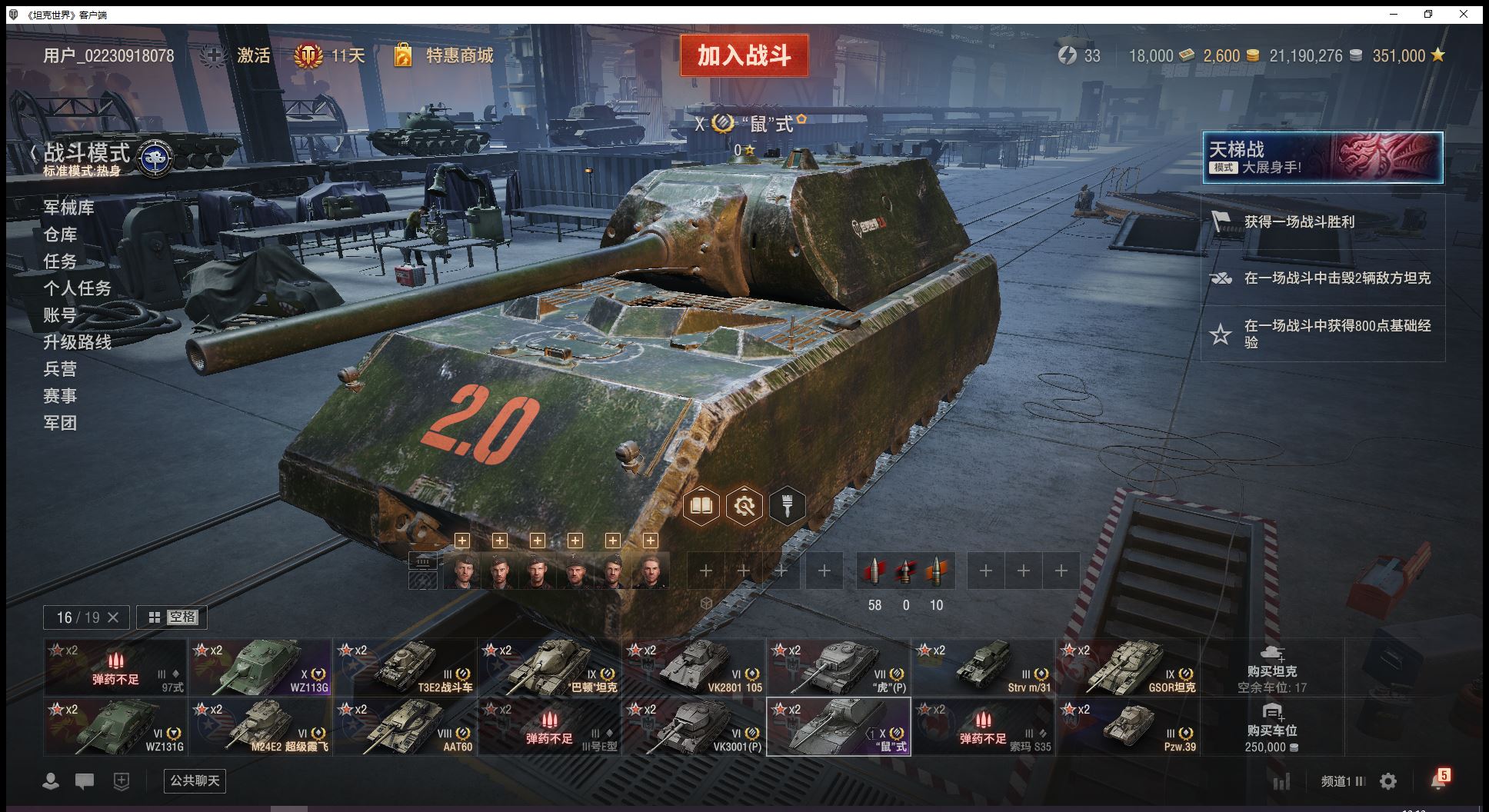This screenshot has width=1489, height=812.
Task: Open the 公共聊天 public chat
Action: 195,781
